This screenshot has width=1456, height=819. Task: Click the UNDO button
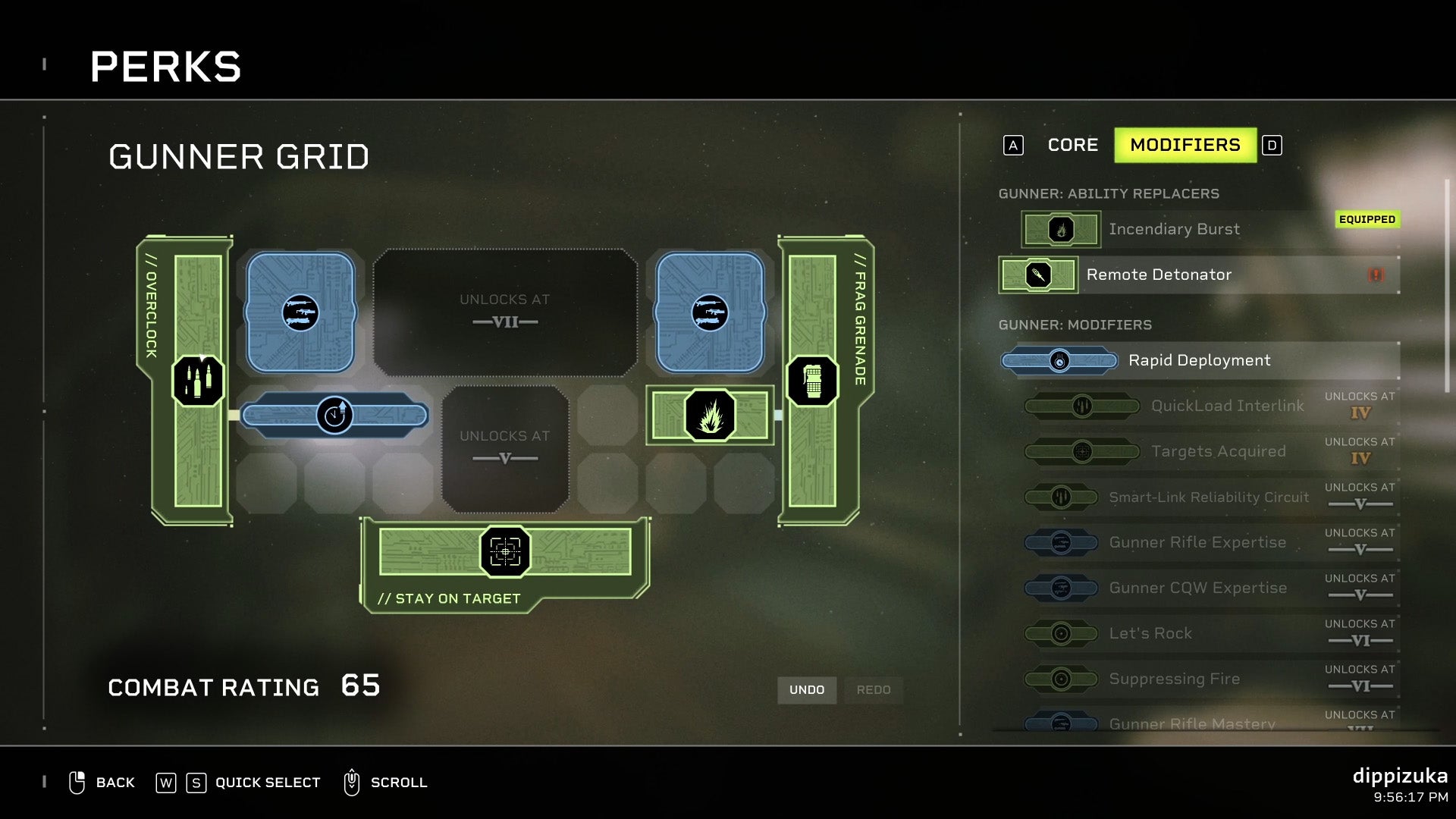pos(807,690)
